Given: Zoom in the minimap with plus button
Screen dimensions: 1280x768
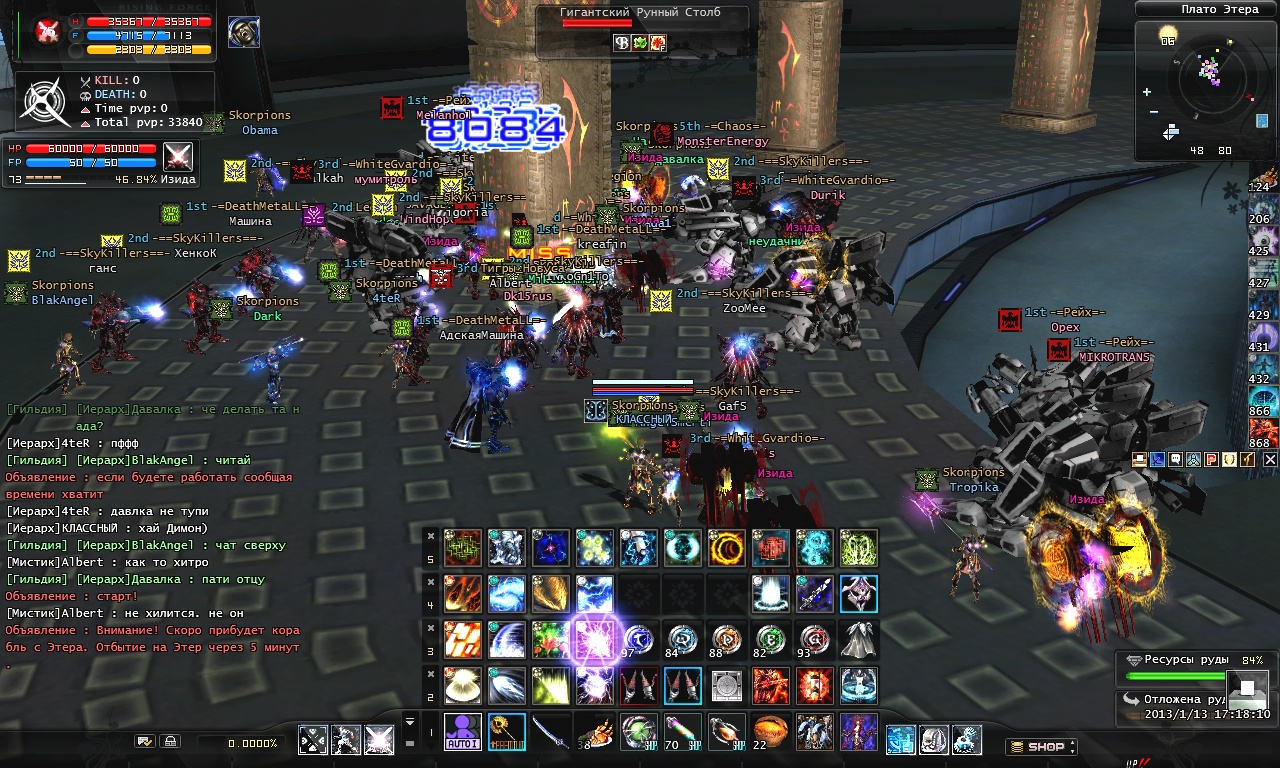Looking at the screenshot, I should [x=1147, y=92].
